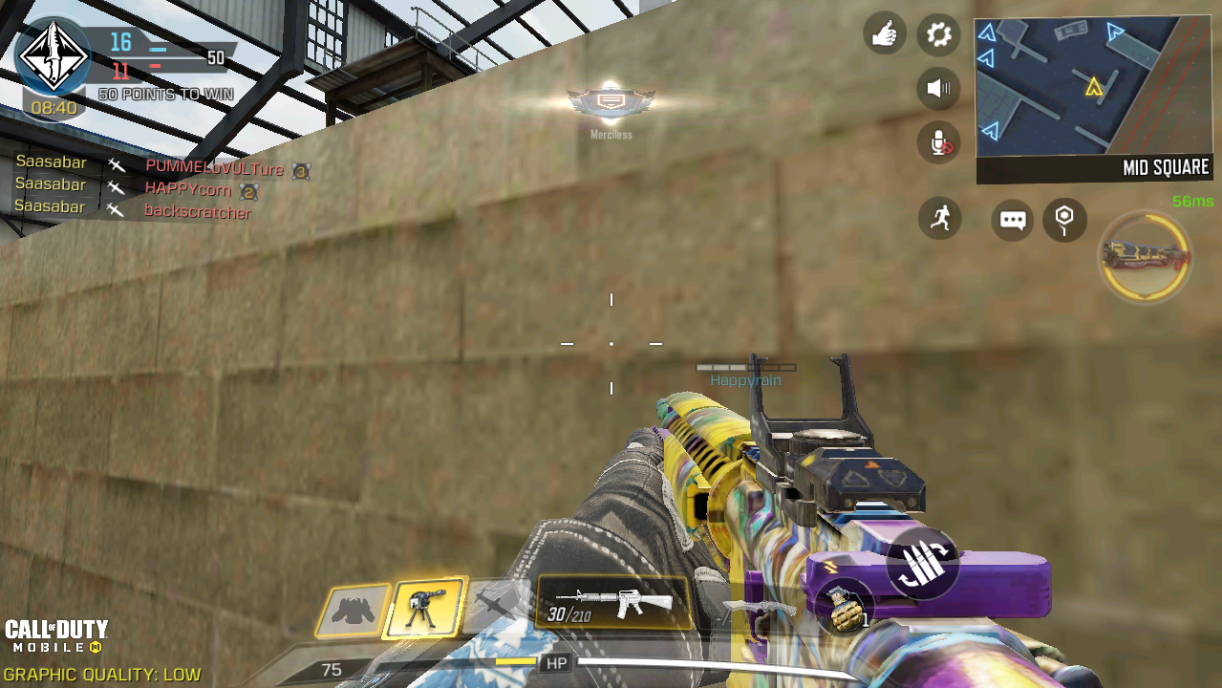Screen dimensions: 1222x688
Task: Toggle the speaker voice audio button
Action: tap(938, 89)
